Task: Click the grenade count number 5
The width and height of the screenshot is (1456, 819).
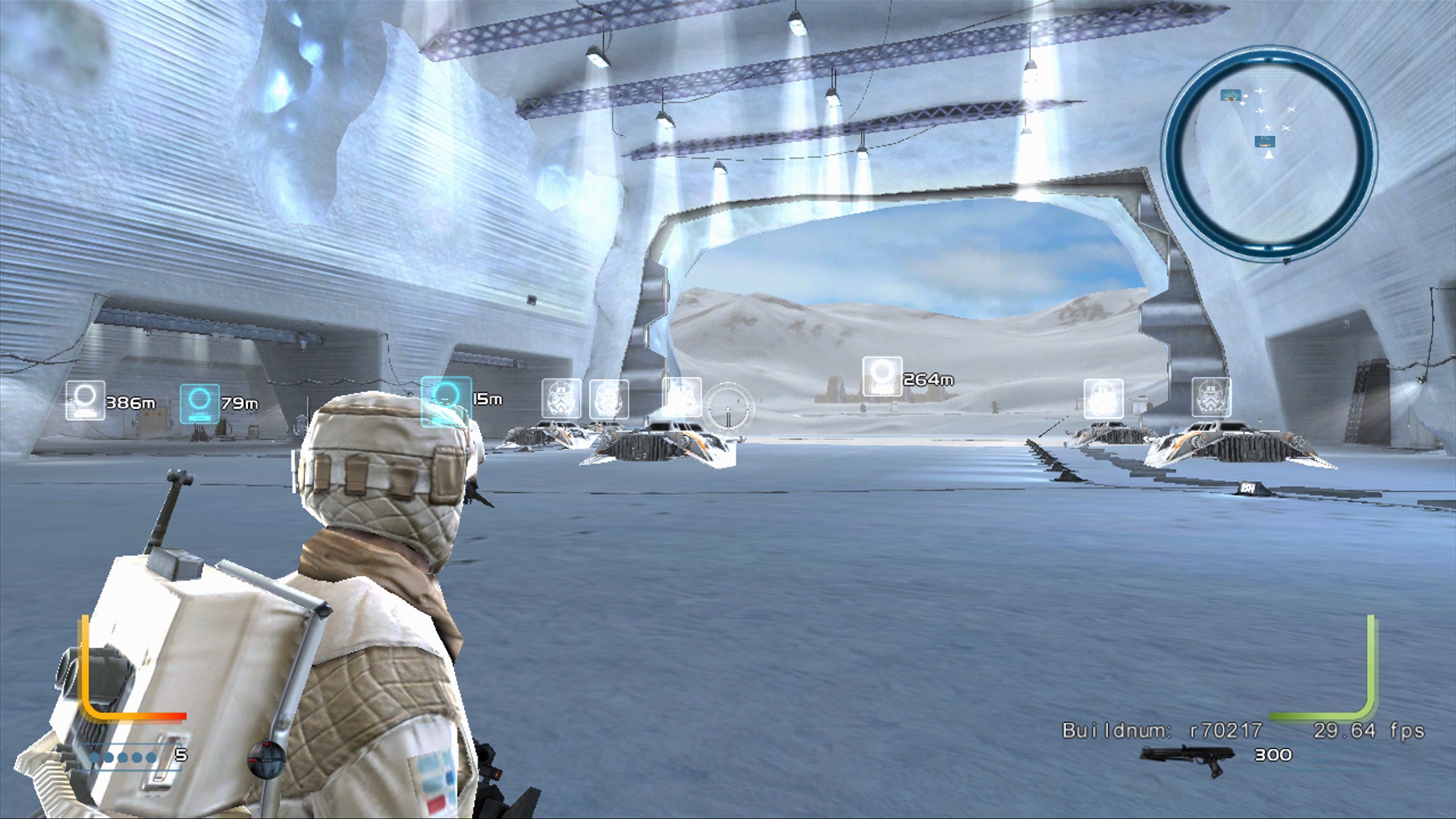Action: [181, 755]
